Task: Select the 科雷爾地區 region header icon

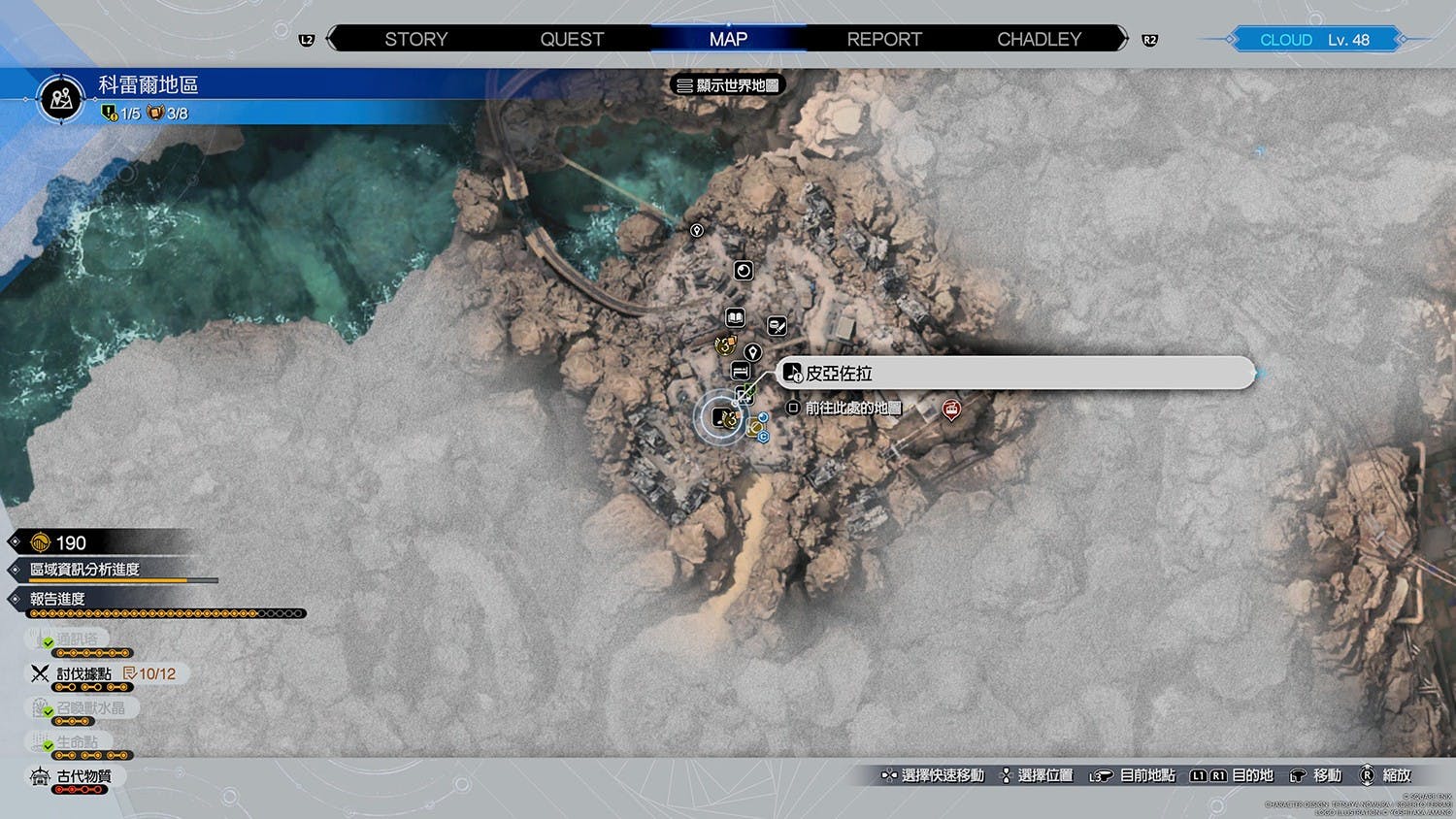Action: coord(61,98)
